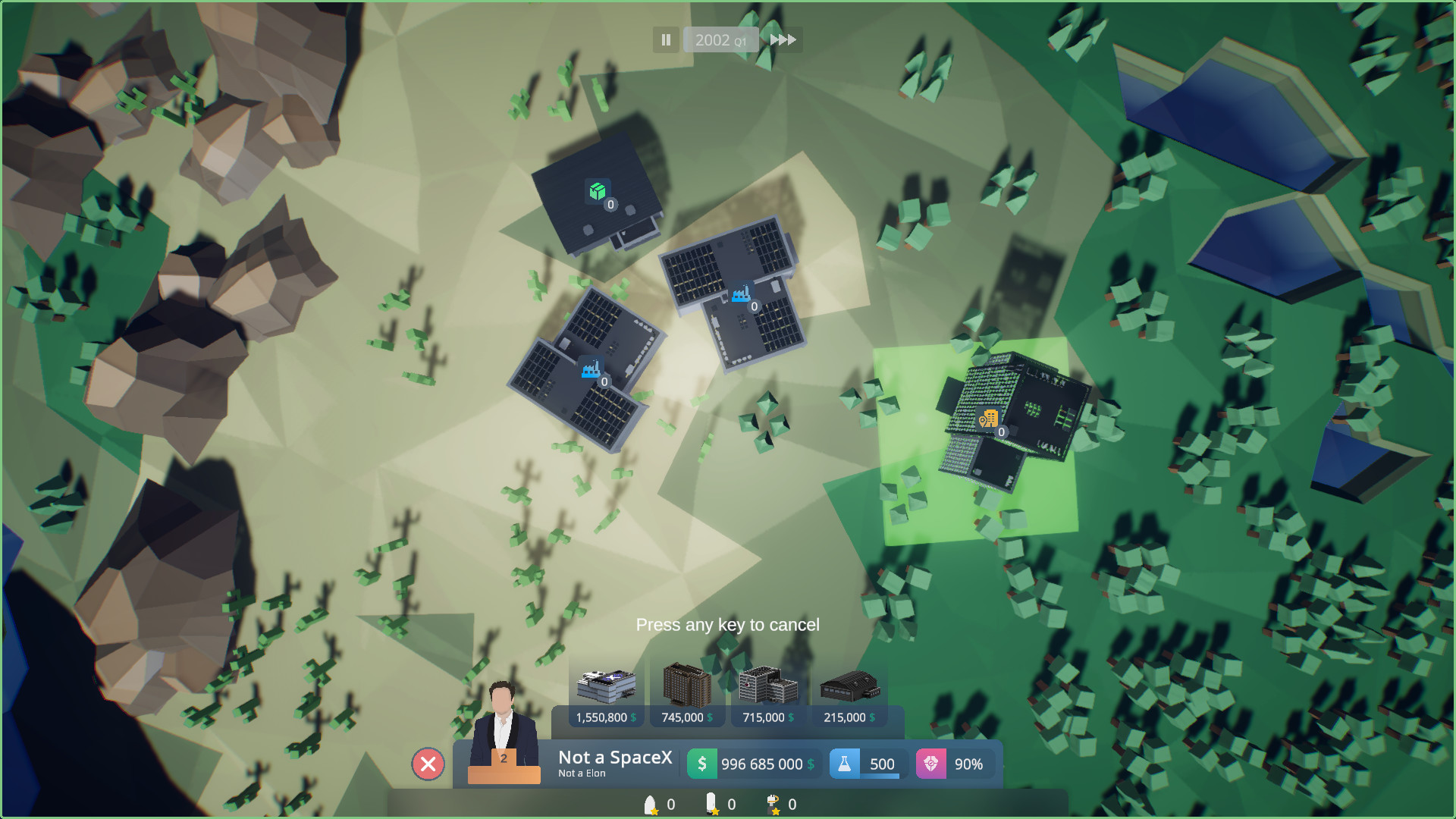The height and width of the screenshot is (819, 1456).
Task: Select the green cube warehouse marker
Action: [598, 191]
